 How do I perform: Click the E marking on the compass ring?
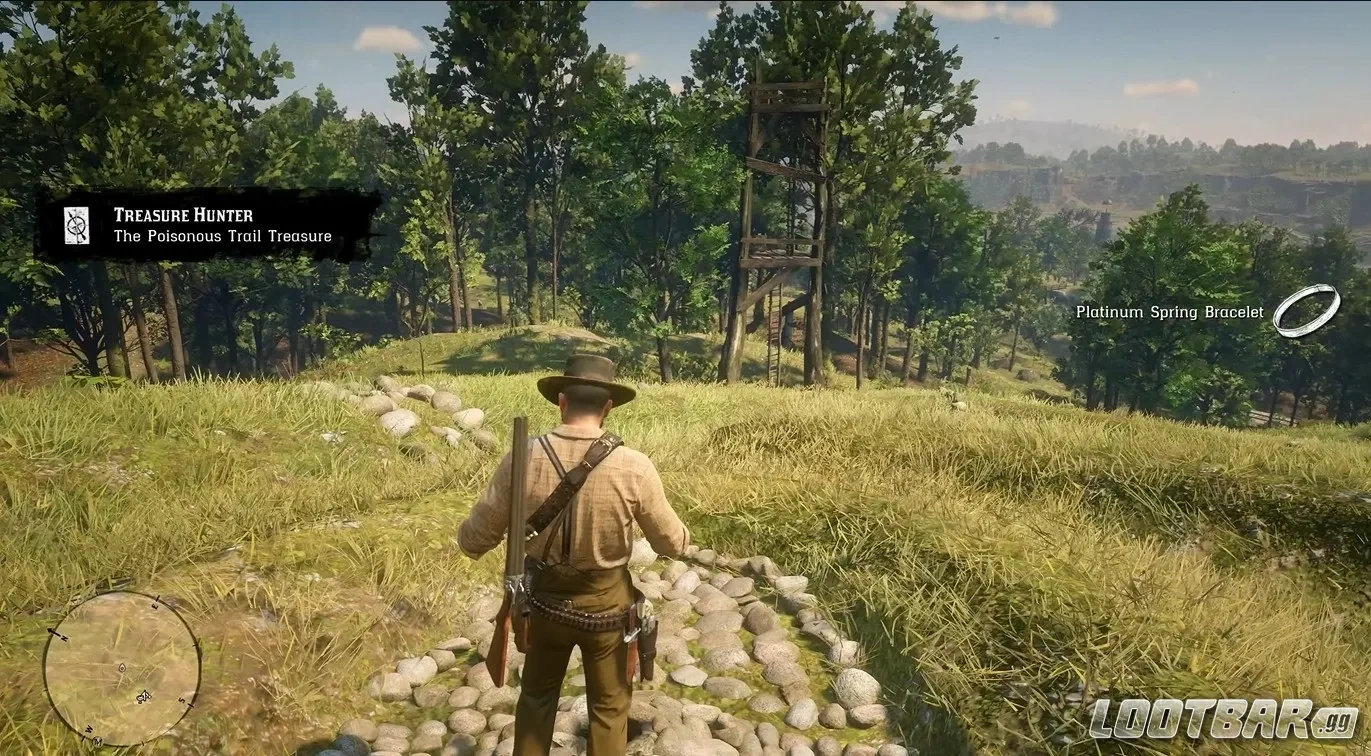155,604
